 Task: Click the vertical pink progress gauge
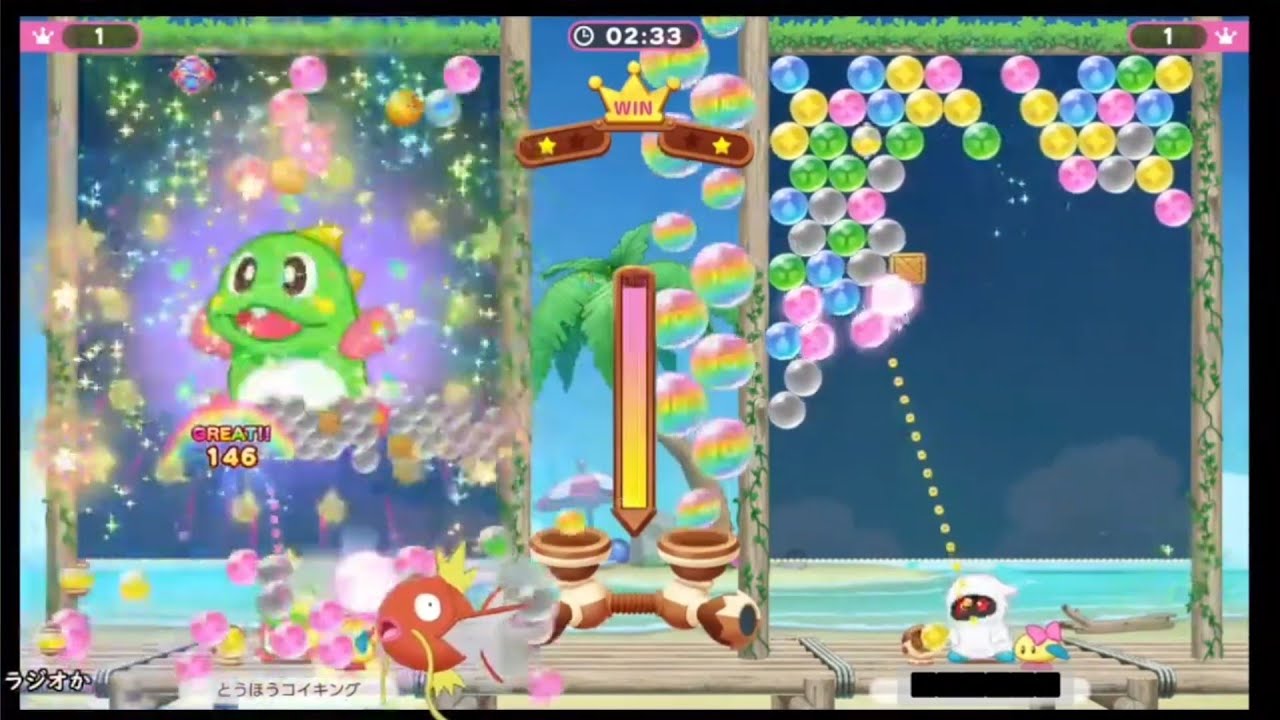coord(637,390)
